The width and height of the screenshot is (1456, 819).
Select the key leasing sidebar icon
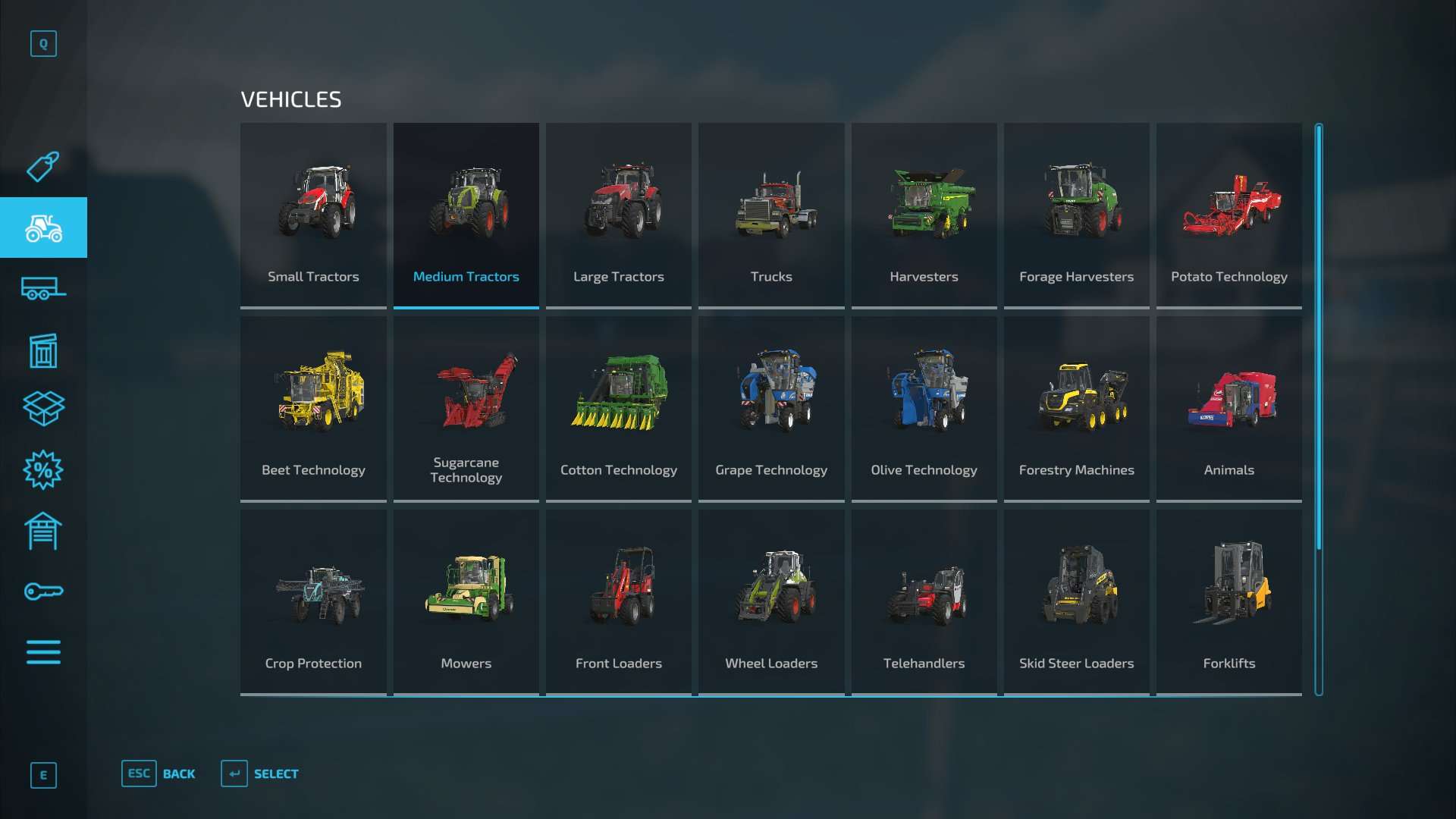(43, 591)
